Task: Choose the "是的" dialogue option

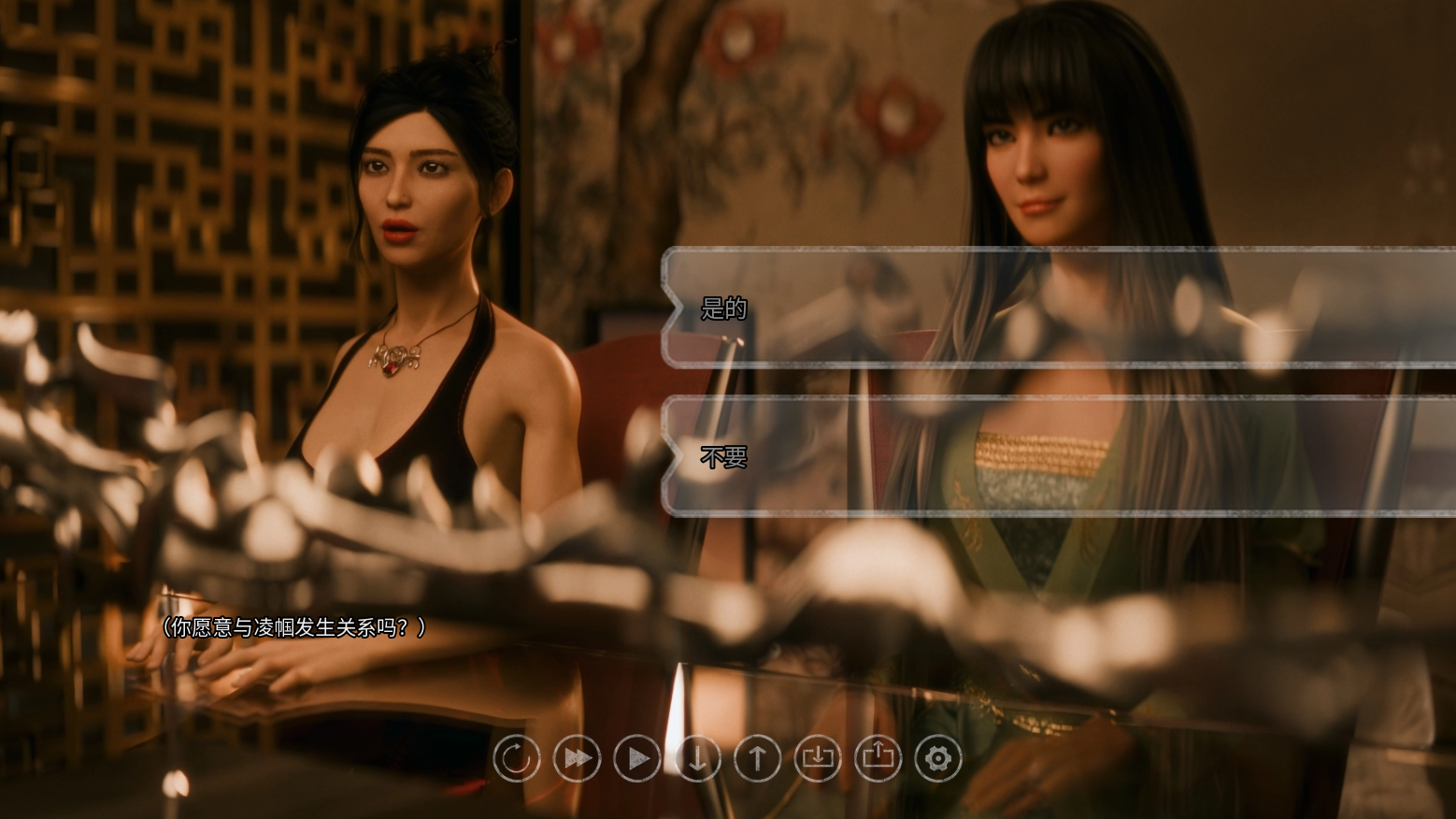Action: click(x=1056, y=308)
